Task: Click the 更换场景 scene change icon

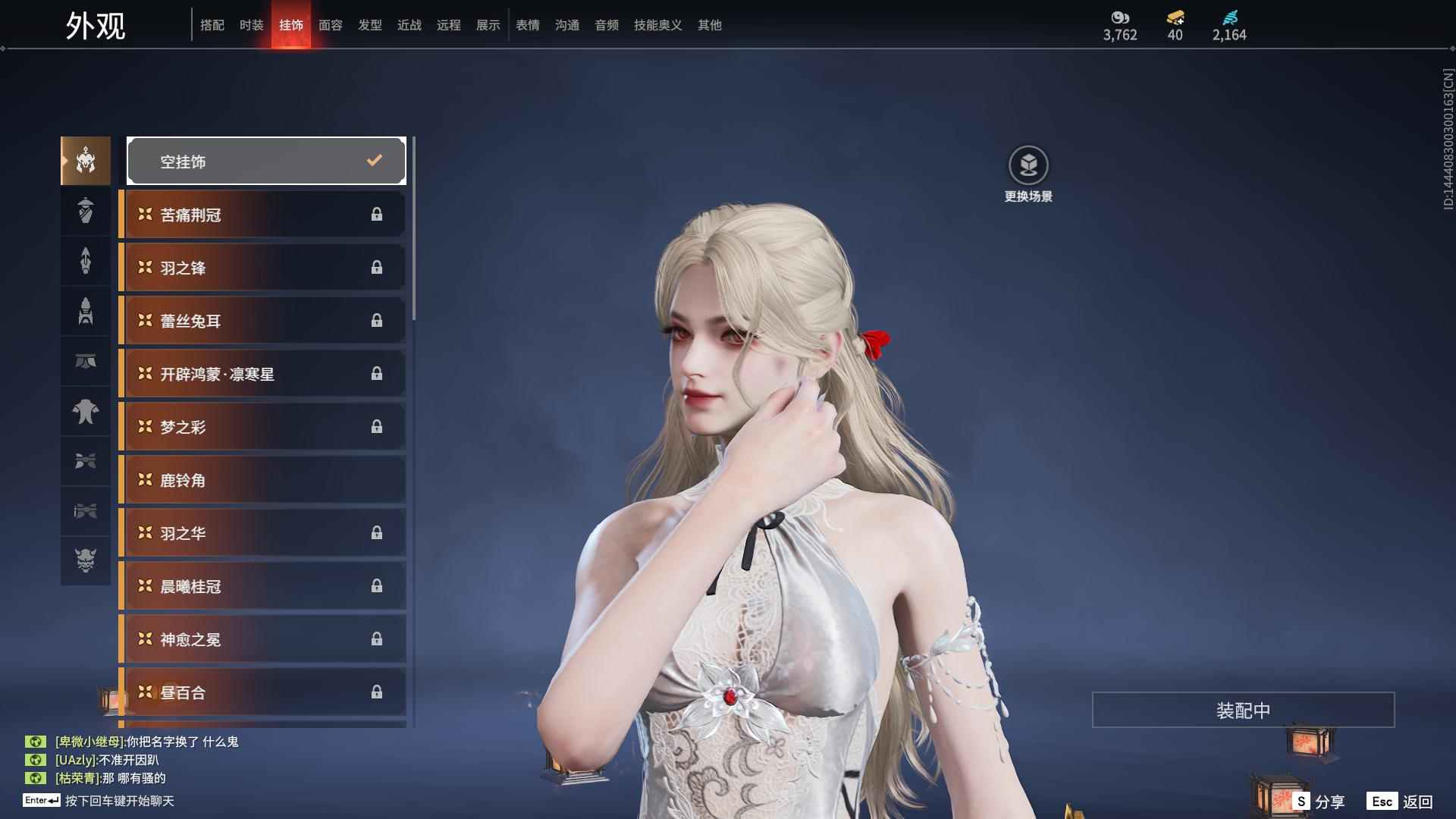Action: coord(1028,165)
